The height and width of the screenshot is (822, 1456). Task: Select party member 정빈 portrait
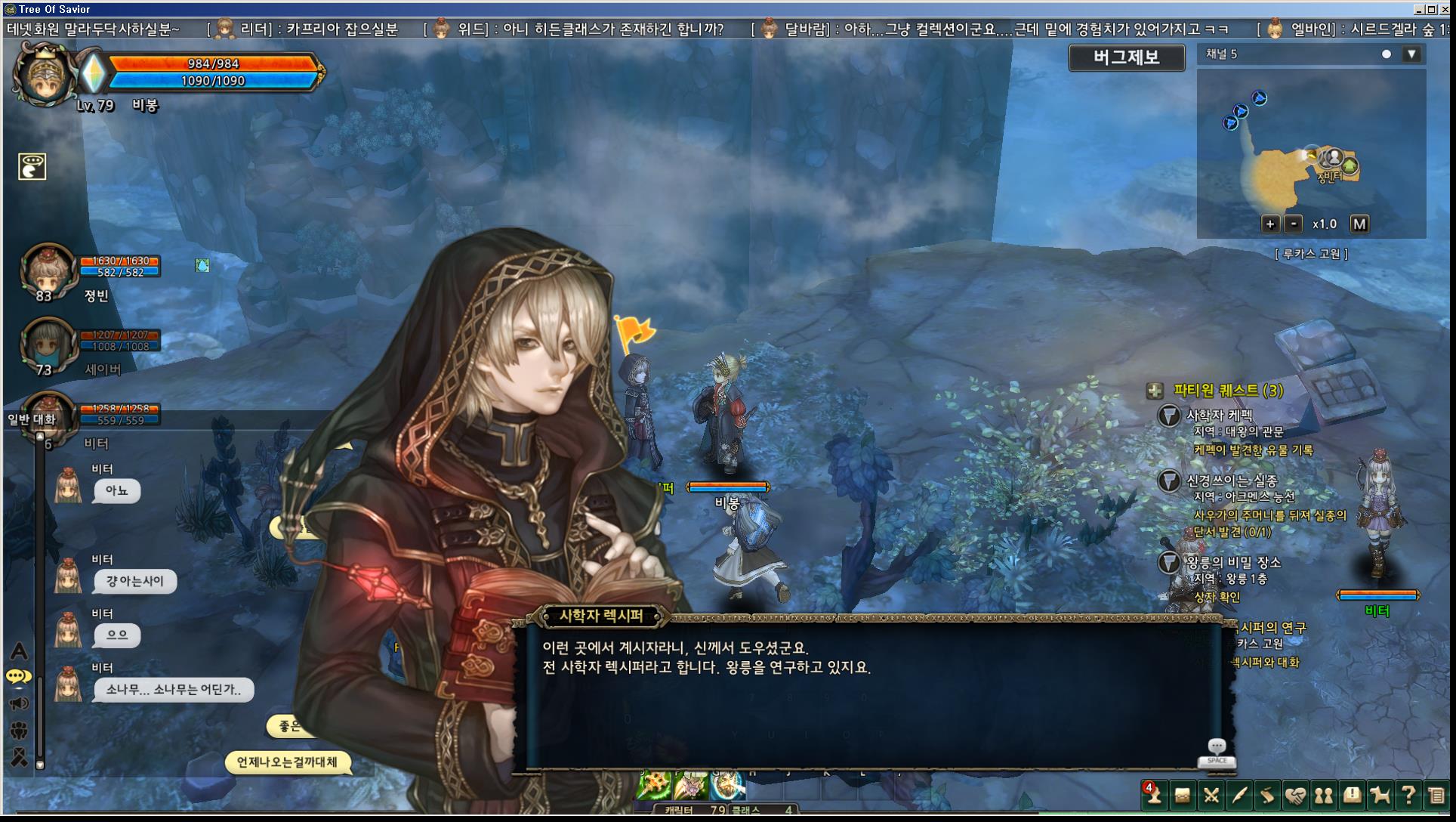coord(48,270)
